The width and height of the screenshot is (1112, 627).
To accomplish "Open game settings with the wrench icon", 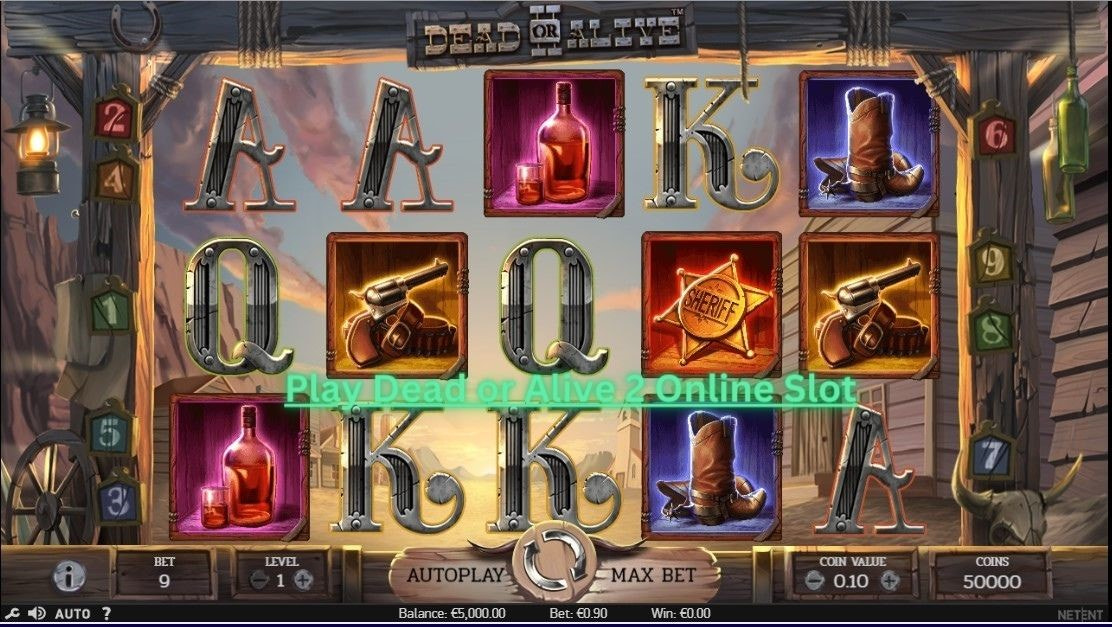I will 12,613.
